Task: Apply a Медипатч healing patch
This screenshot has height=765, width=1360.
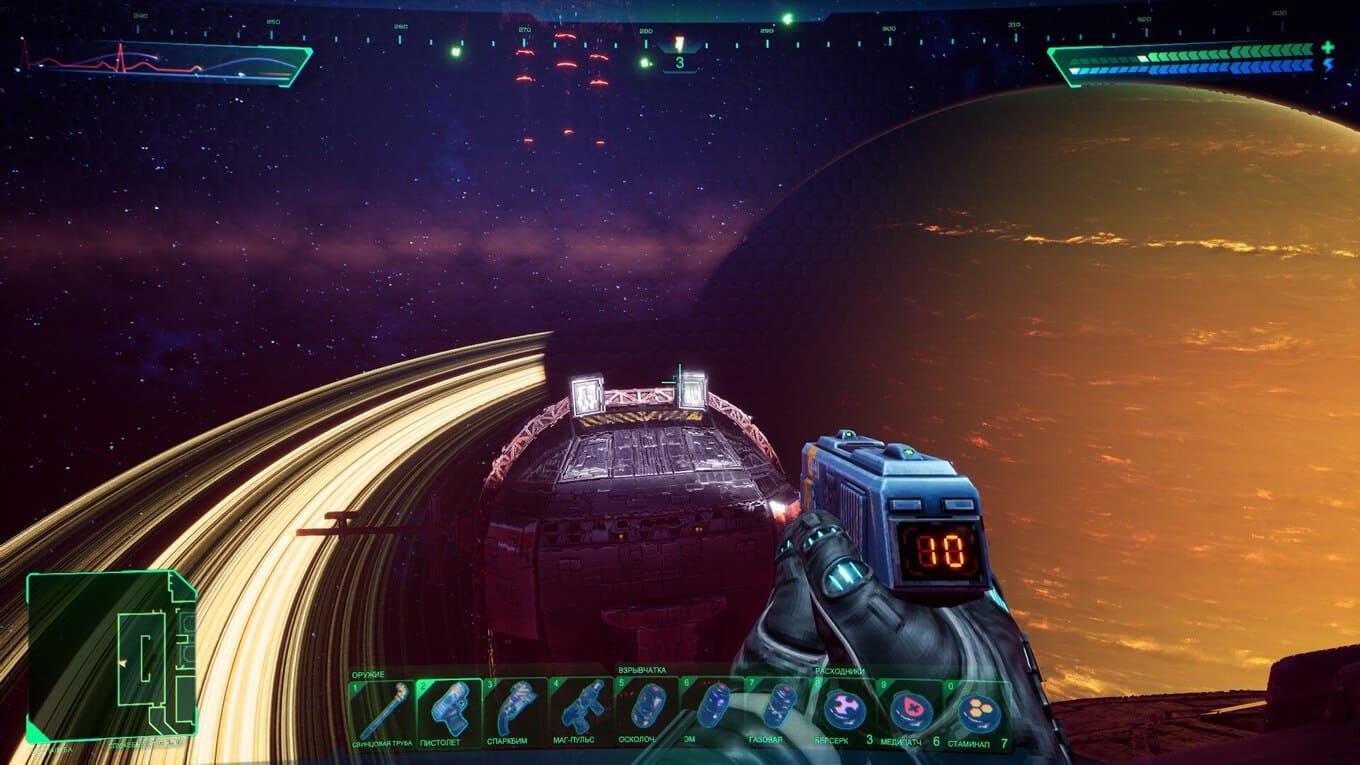Action: click(911, 714)
